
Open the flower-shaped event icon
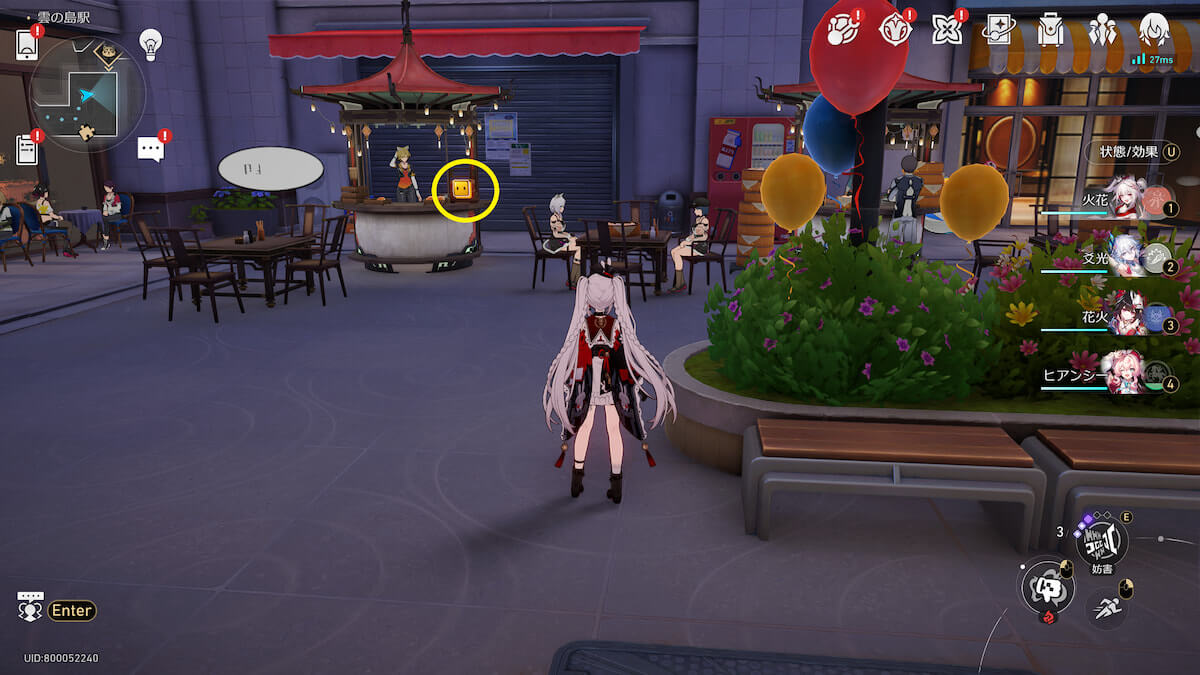point(945,30)
